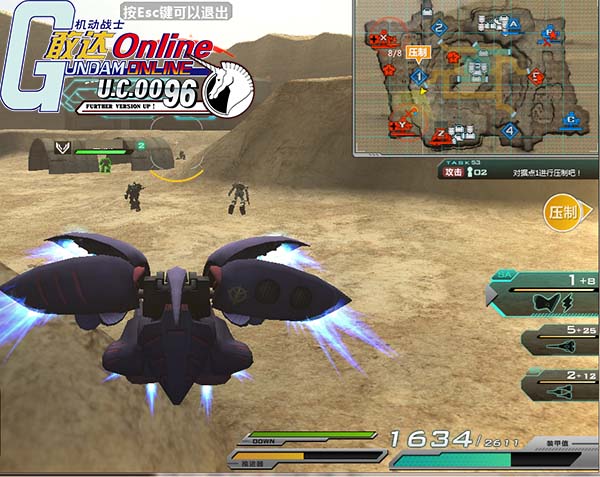Select red control point 5 marker
Viewport: 600px width, 477px height.
click(536, 76)
